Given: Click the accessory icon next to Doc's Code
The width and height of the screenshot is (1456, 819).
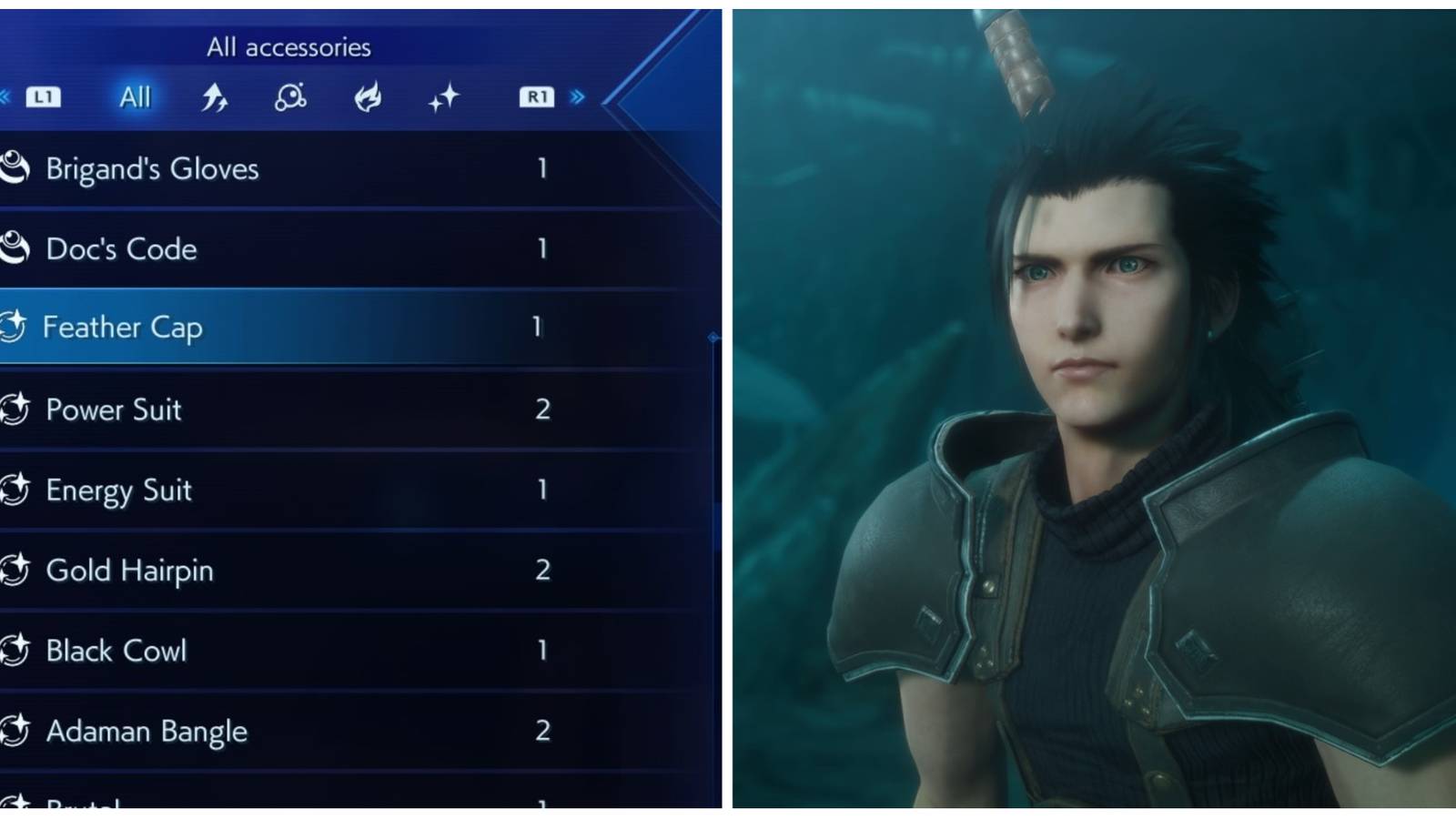Looking at the screenshot, I should [x=15, y=248].
